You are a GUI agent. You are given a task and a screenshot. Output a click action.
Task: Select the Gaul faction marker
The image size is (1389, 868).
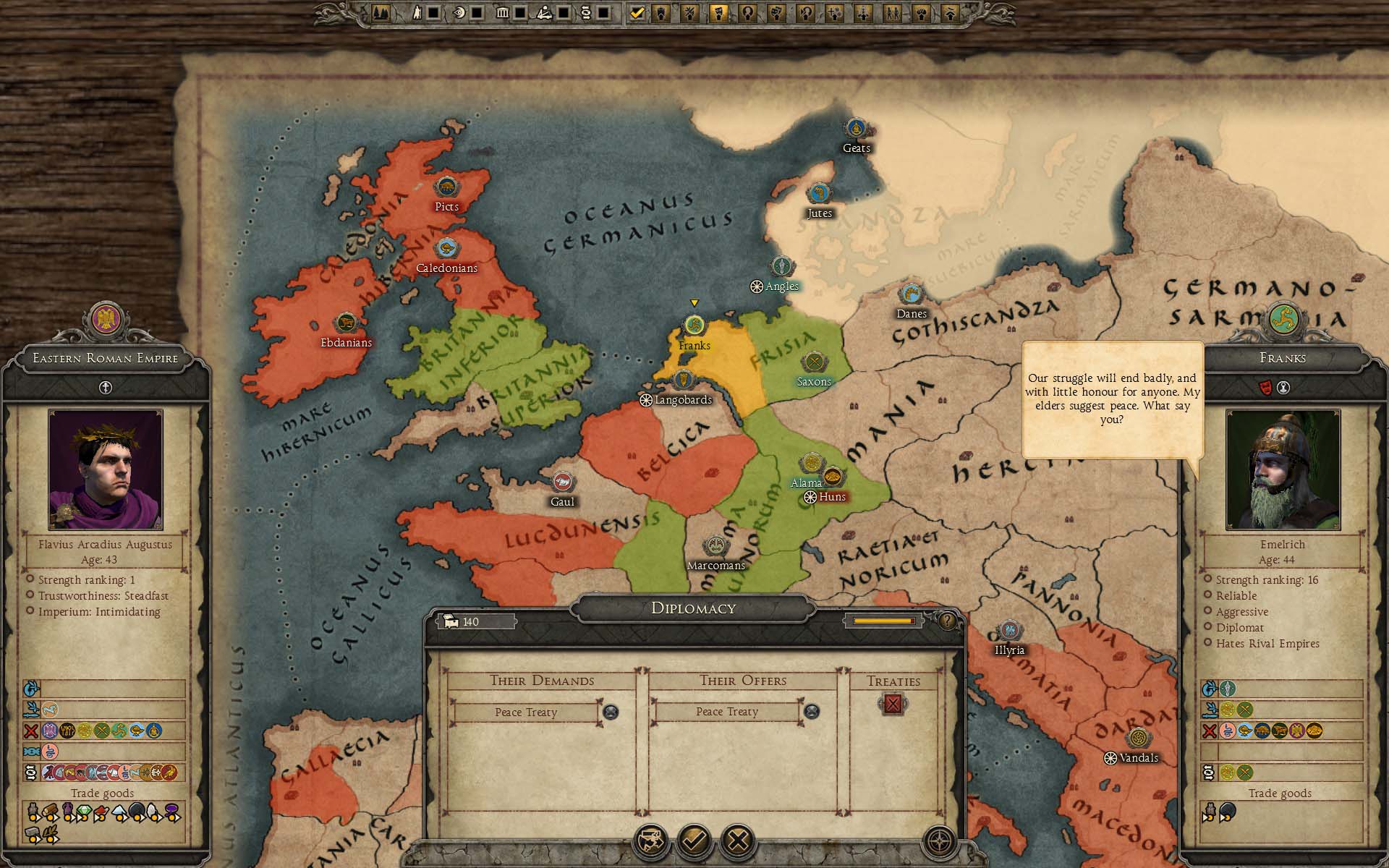[562, 482]
